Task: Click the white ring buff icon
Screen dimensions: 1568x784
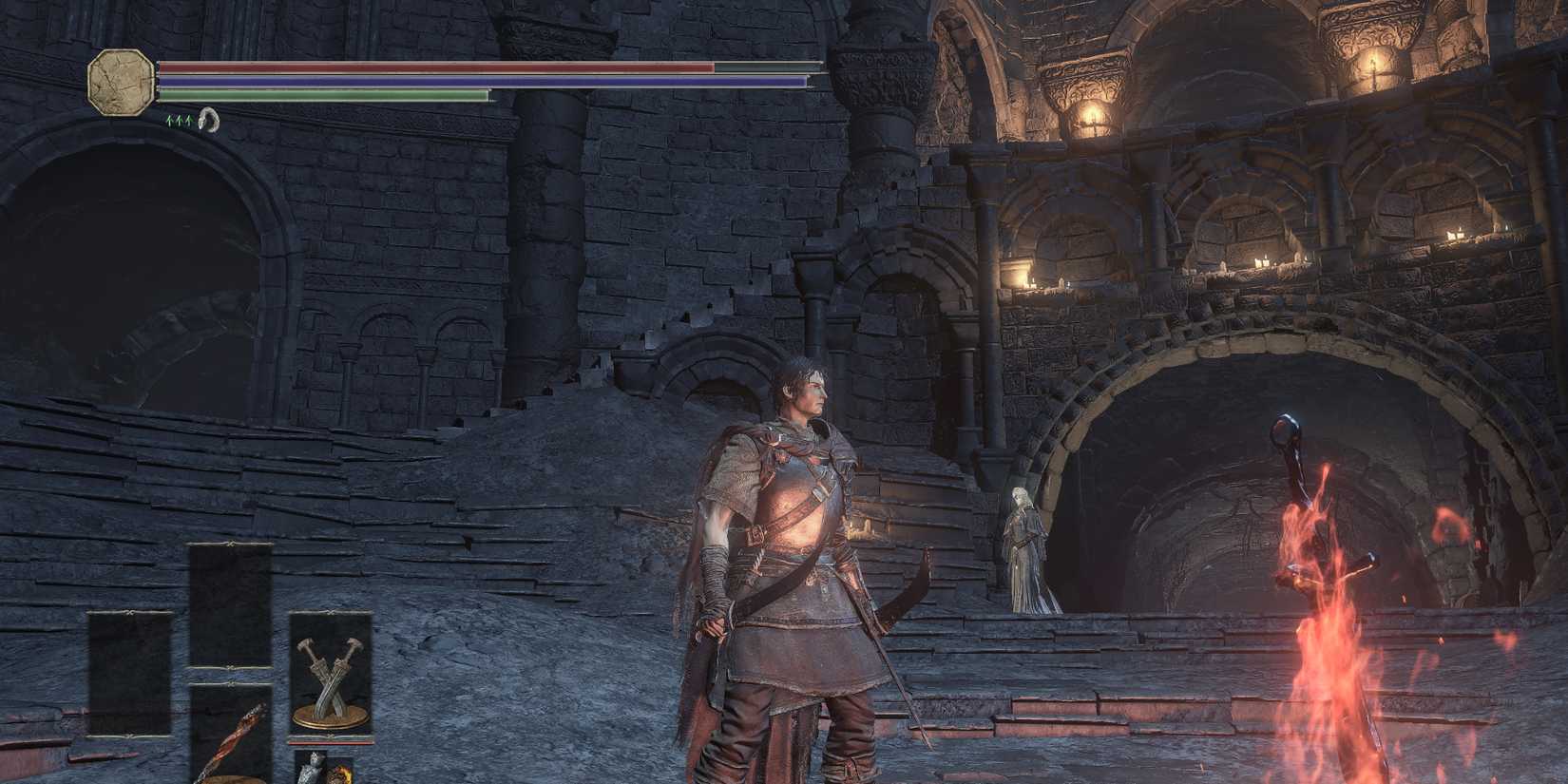Action: [209, 121]
